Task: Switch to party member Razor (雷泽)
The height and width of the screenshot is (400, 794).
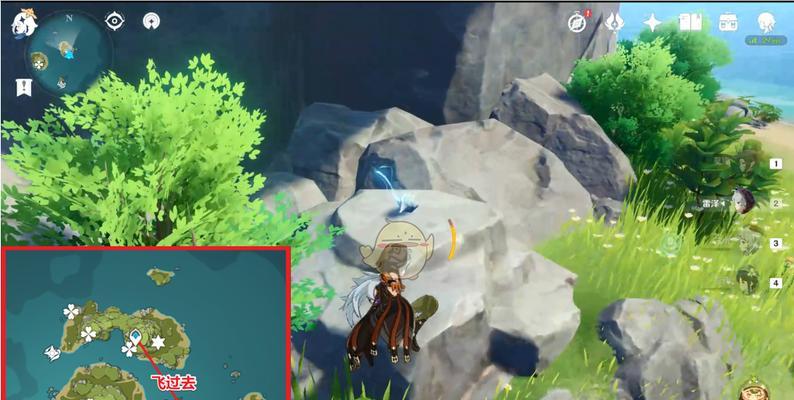Action: [744, 202]
